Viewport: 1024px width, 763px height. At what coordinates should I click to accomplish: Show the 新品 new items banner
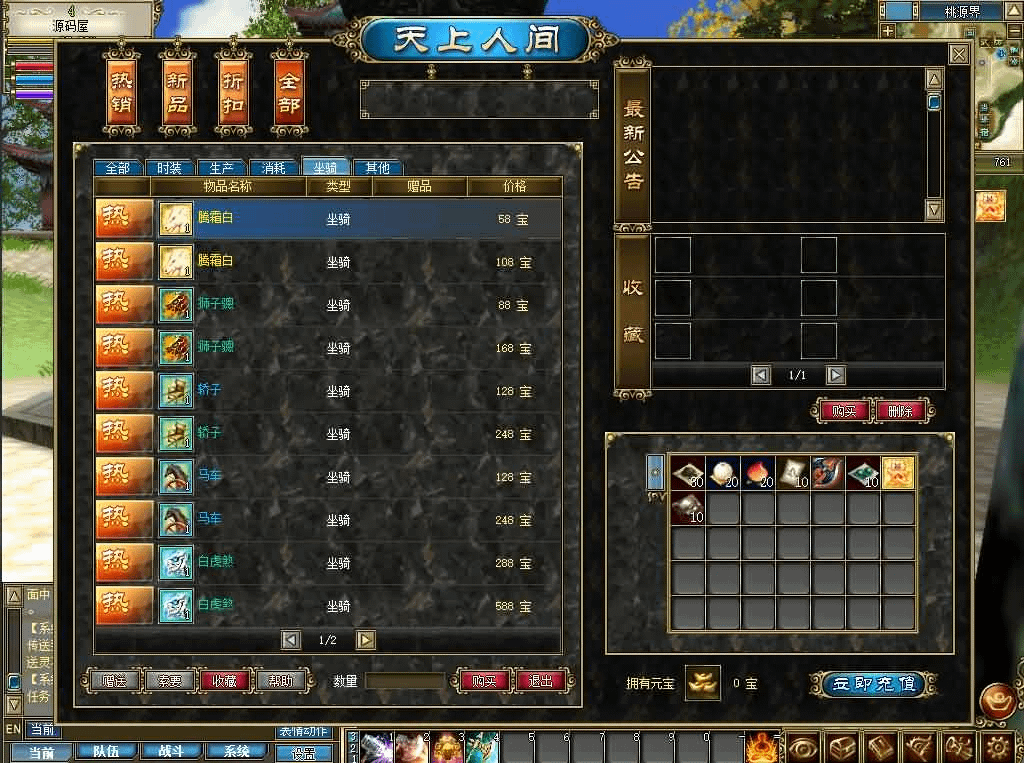coord(177,96)
